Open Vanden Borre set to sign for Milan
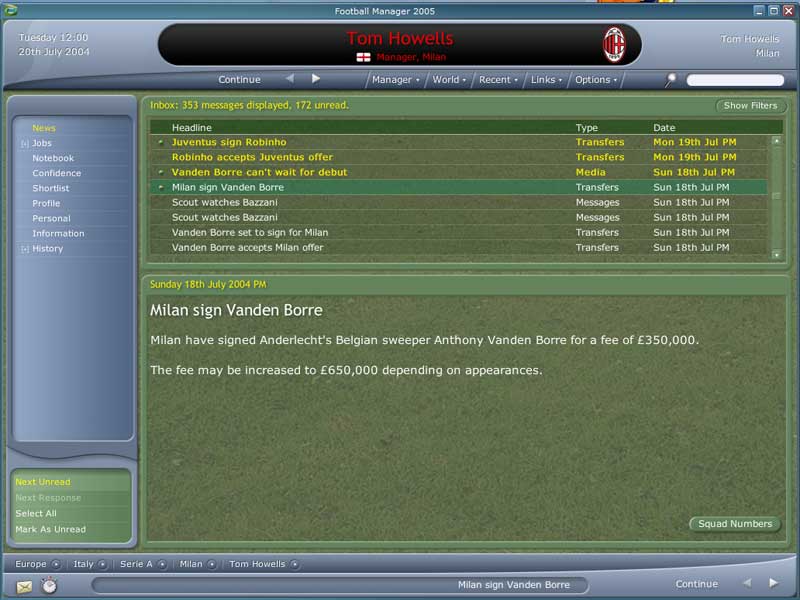This screenshot has height=600, width=800. [x=250, y=232]
